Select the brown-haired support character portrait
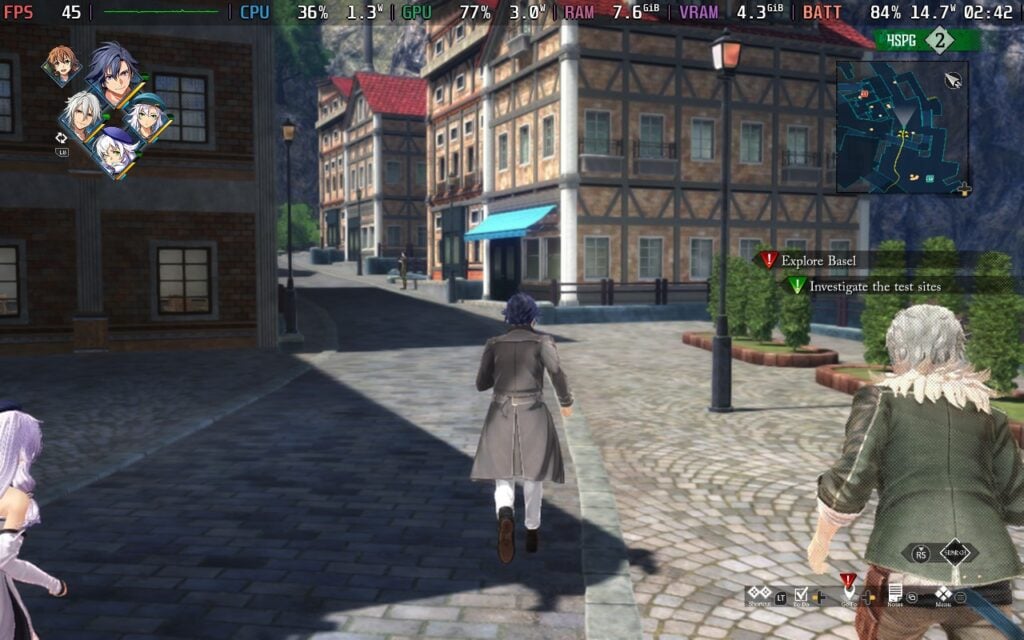This screenshot has width=1024, height=640. click(61, 66)
